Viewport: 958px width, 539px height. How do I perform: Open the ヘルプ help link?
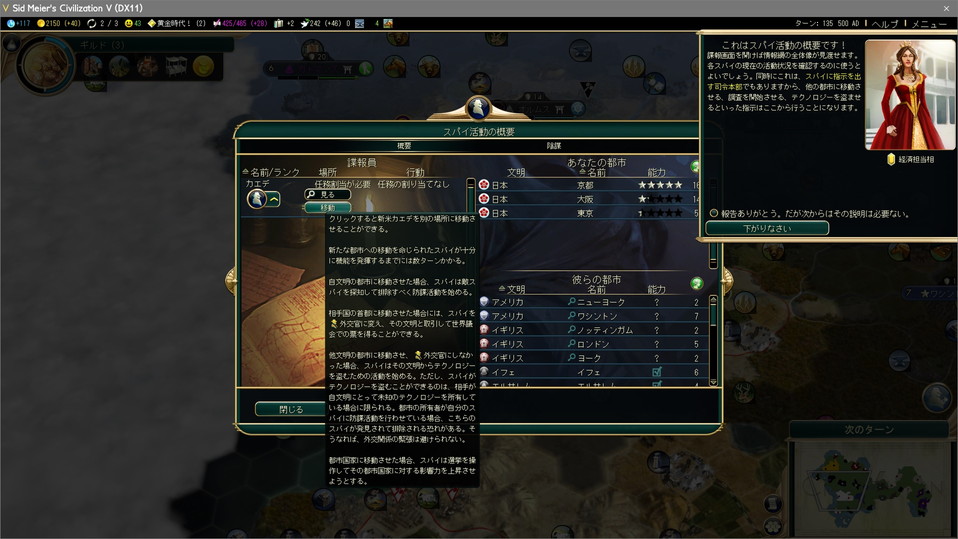pyautogui.click(x=885, y=23)
